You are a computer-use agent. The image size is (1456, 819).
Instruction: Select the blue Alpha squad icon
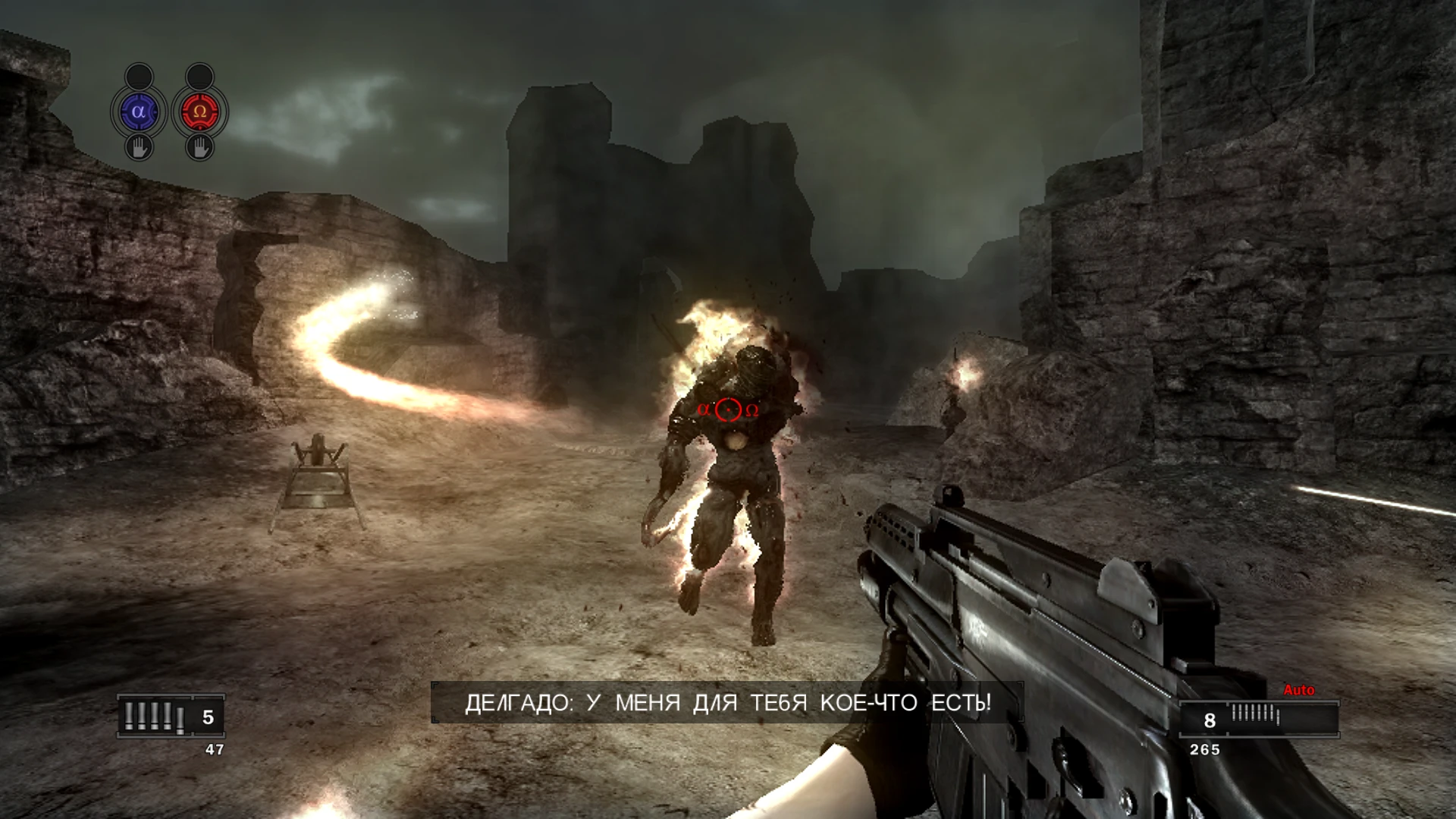point(138,112)
